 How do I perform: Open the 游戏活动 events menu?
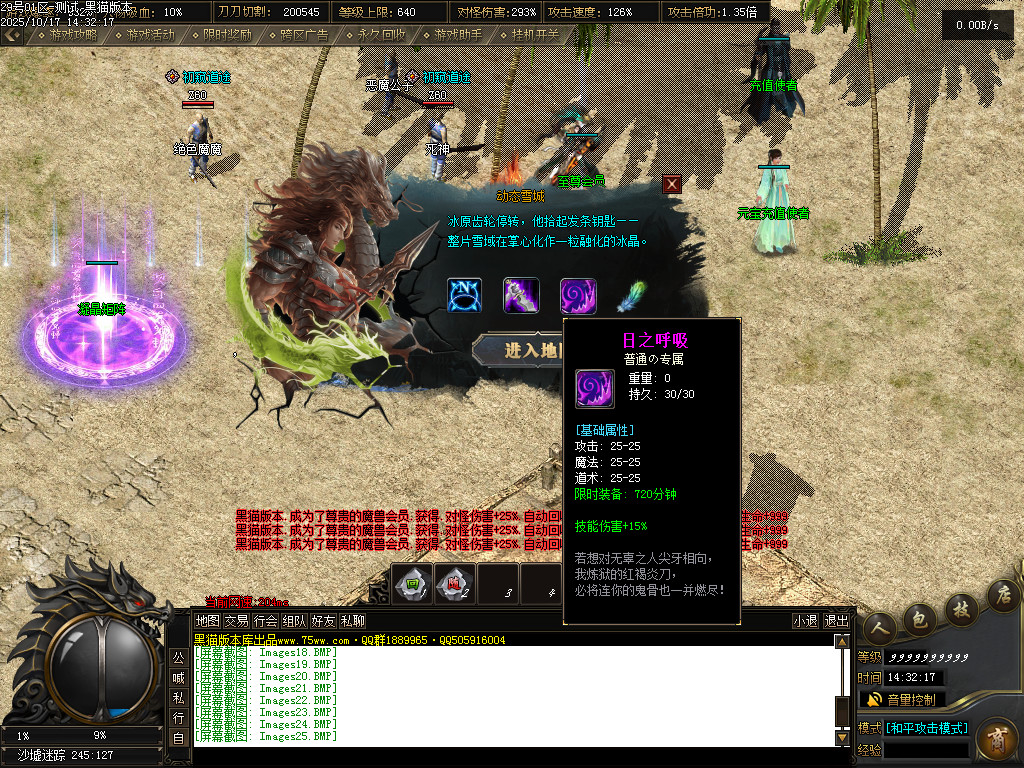tap(149, 34)
